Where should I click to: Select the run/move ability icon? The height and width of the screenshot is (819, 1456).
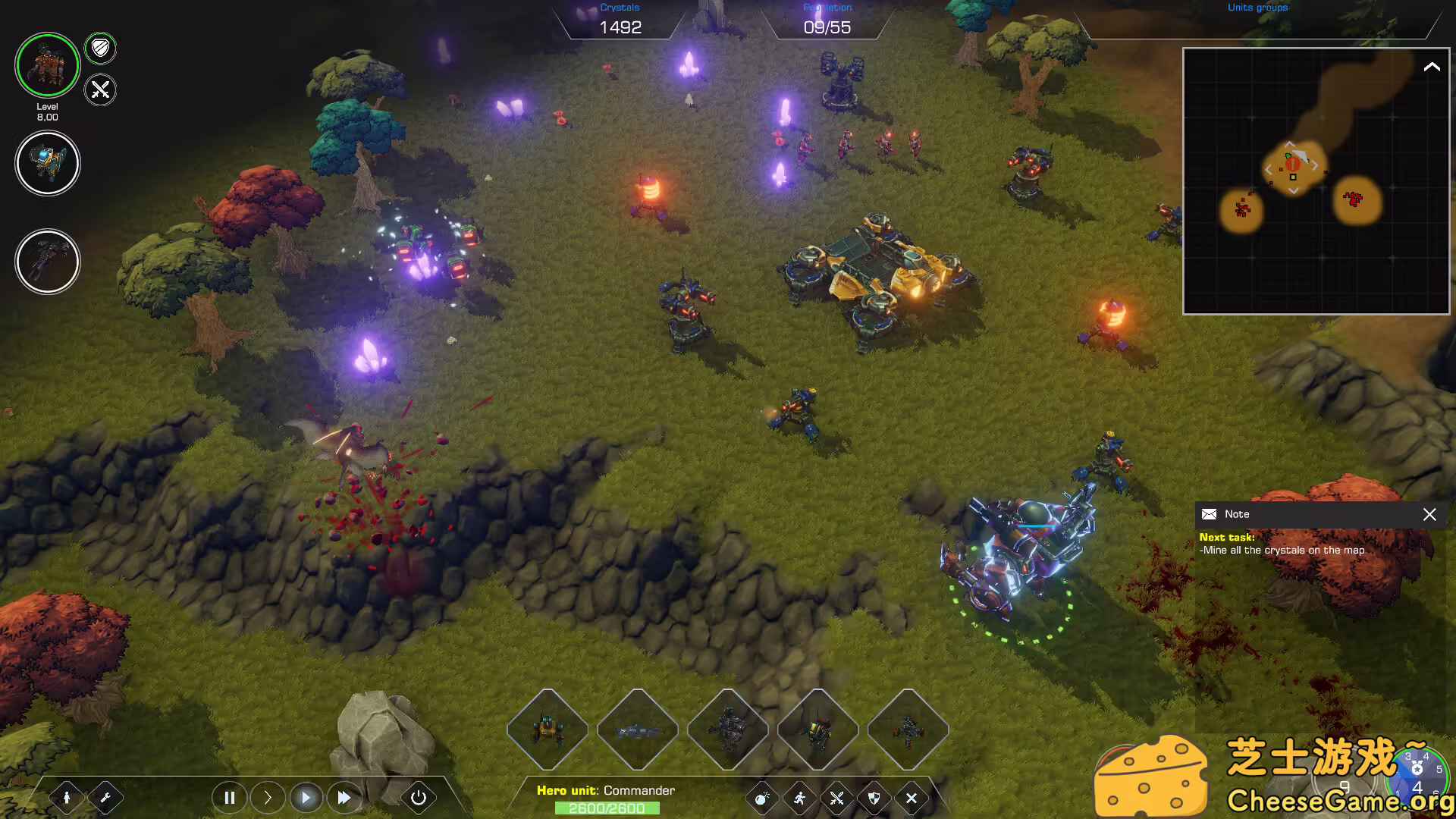799,798
